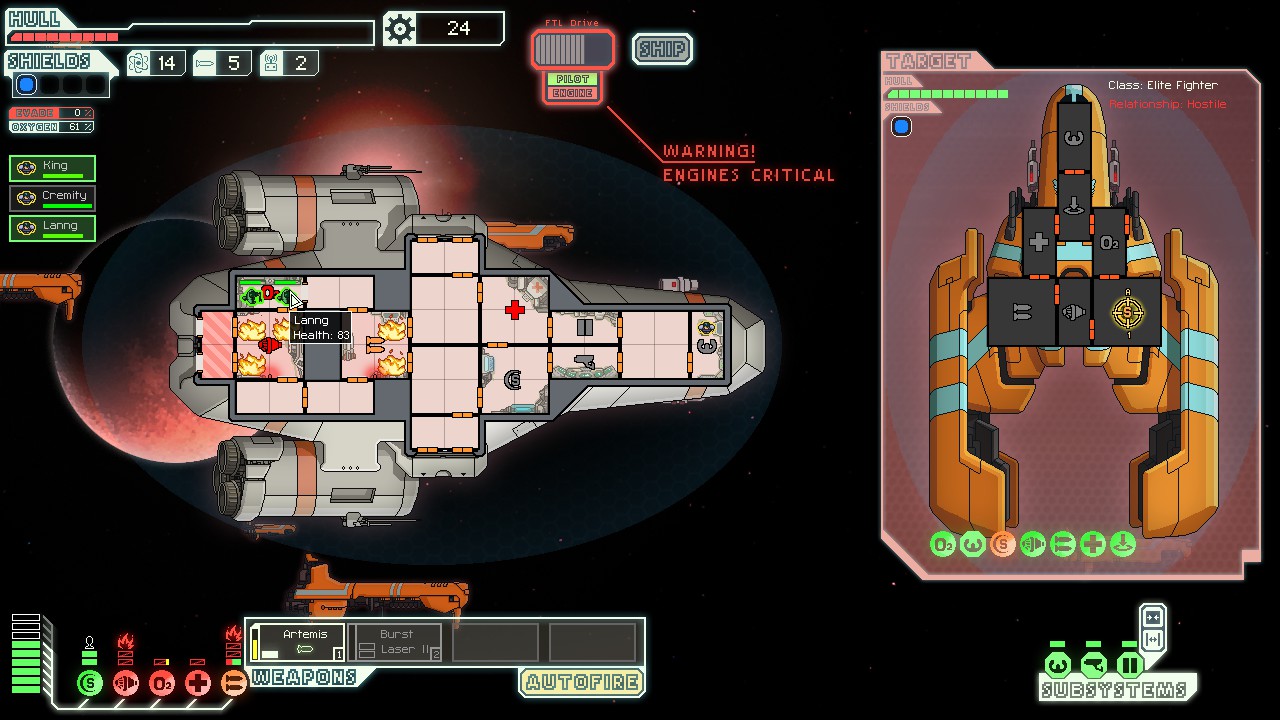Select the Burst Laser II weapon slot

pos(397,642)
